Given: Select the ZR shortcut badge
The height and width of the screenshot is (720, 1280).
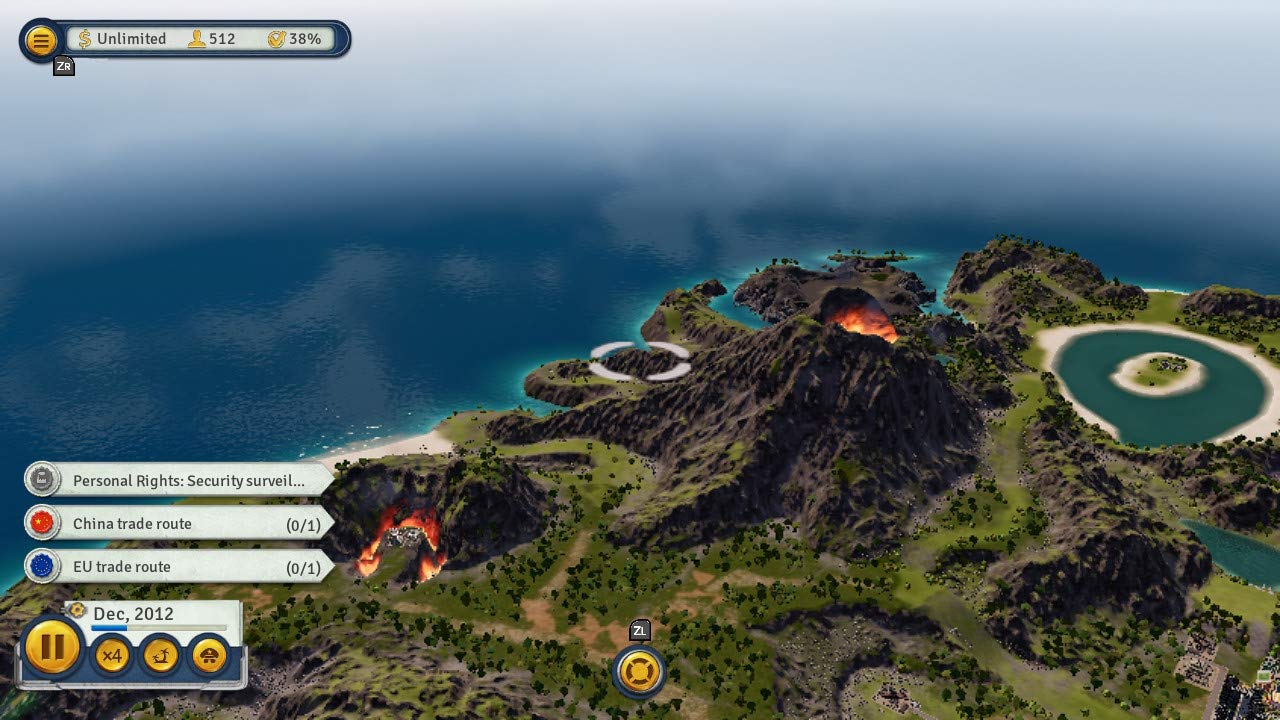Looking at the screenshot, I should pos(63,66).
